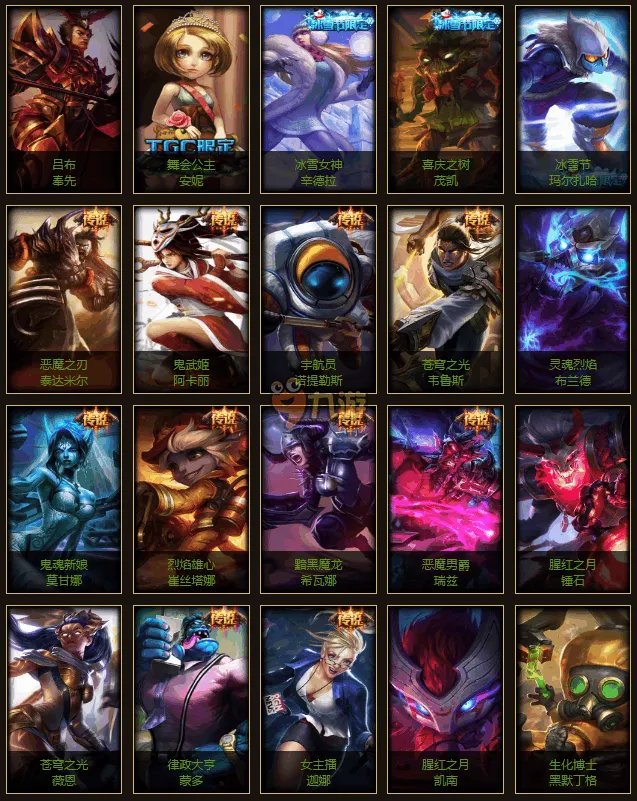Choose the 恶魔之刃 泰达米尔 Tryndamere skin
The width and height of the screenshot is (637, 801).
[x=64, y=298]
